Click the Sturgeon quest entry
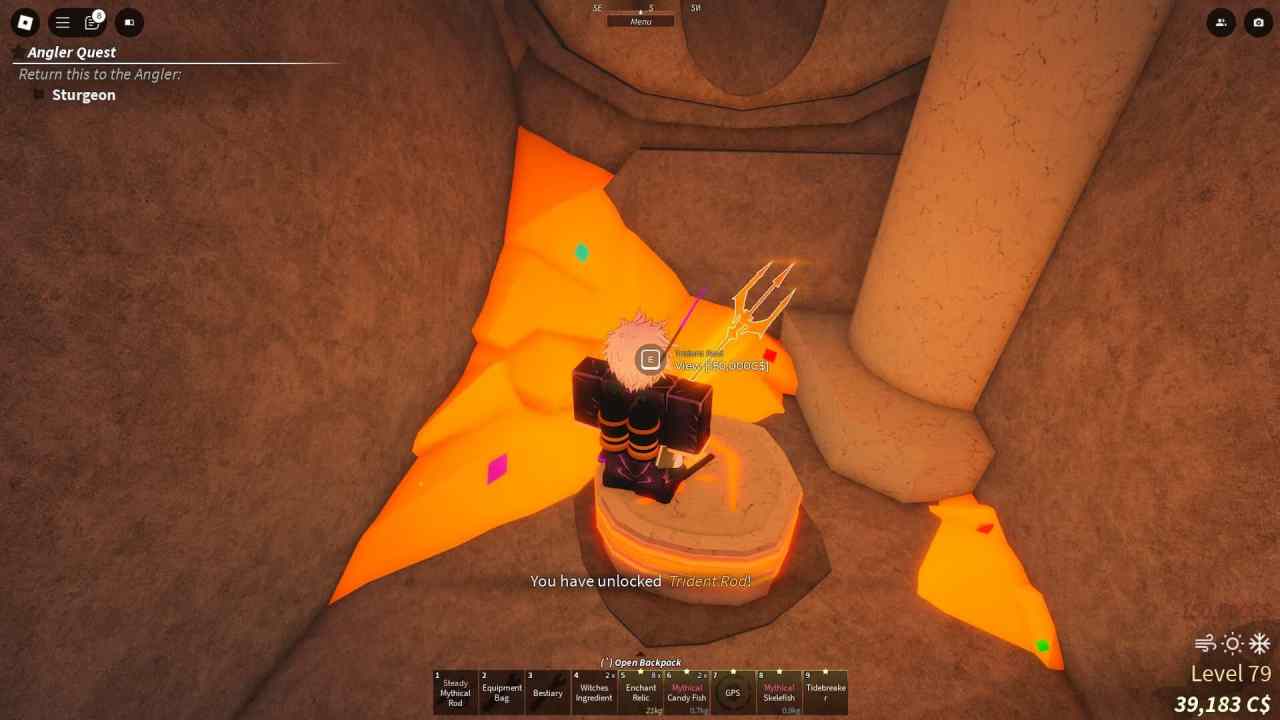Screen dimensions: 1280x720 pos(84,94)
